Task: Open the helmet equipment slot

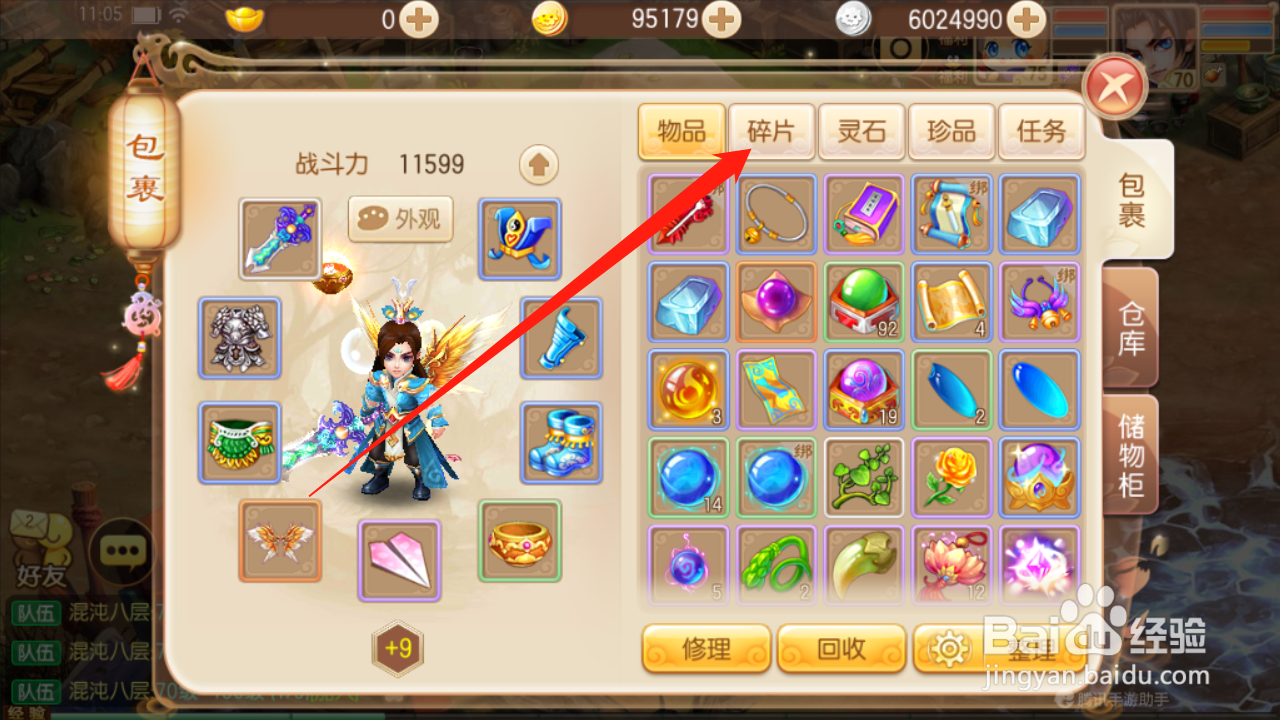Action: 519,238
